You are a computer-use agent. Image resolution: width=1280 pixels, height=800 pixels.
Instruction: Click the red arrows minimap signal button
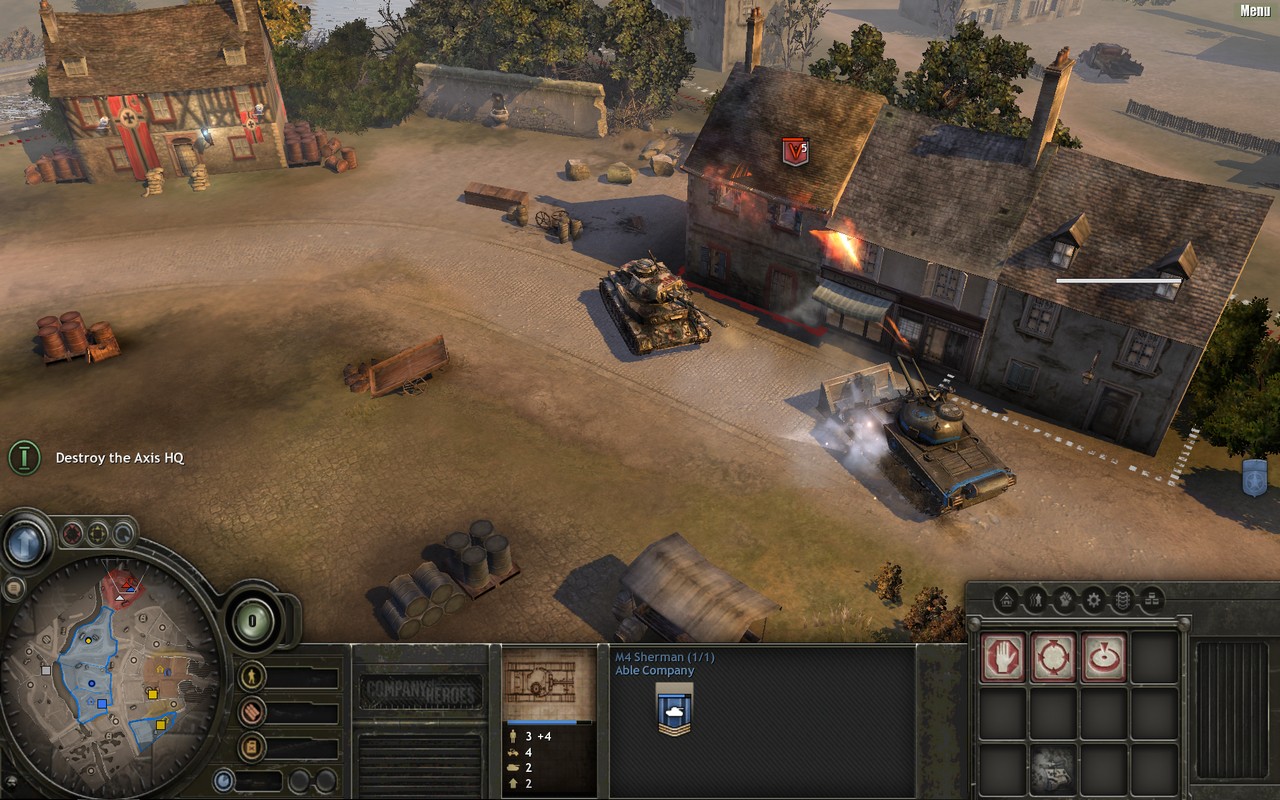click(73, 533)
